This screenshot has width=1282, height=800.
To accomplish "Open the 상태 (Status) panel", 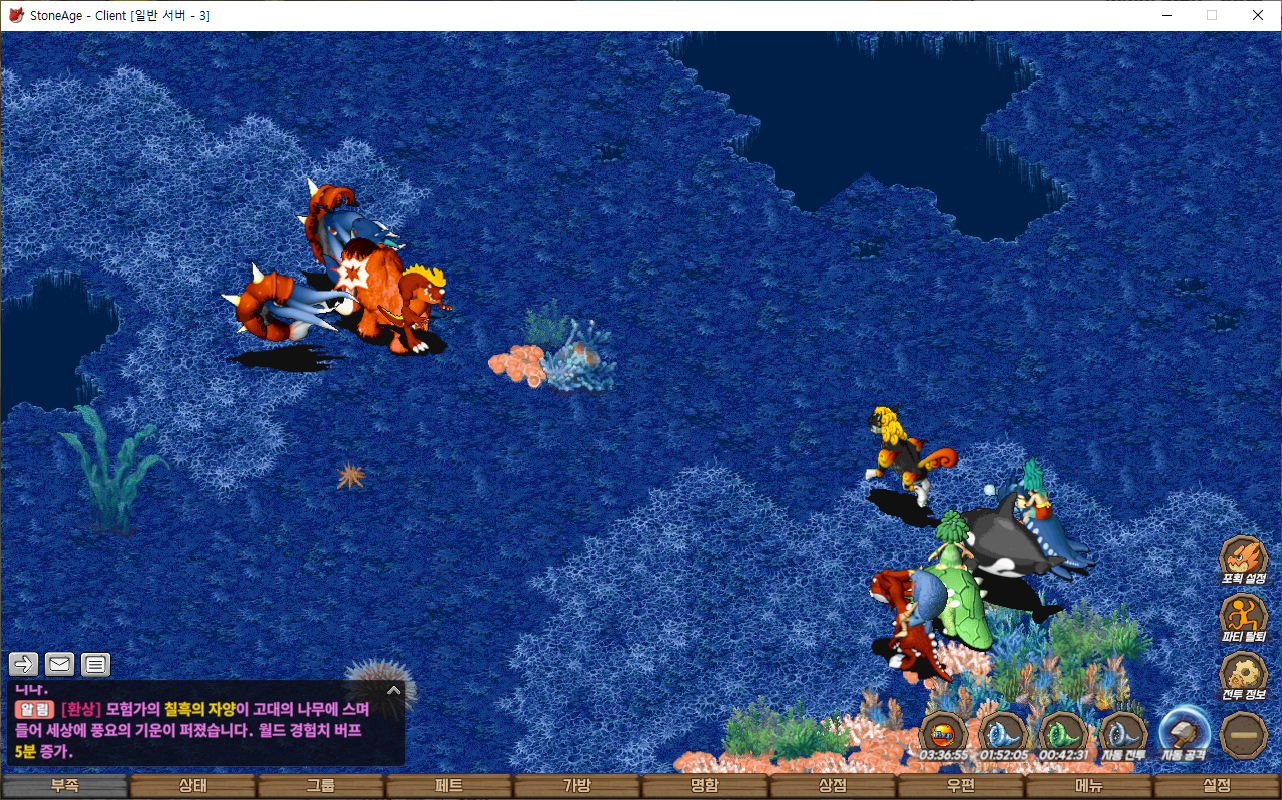I will (193, 786).
